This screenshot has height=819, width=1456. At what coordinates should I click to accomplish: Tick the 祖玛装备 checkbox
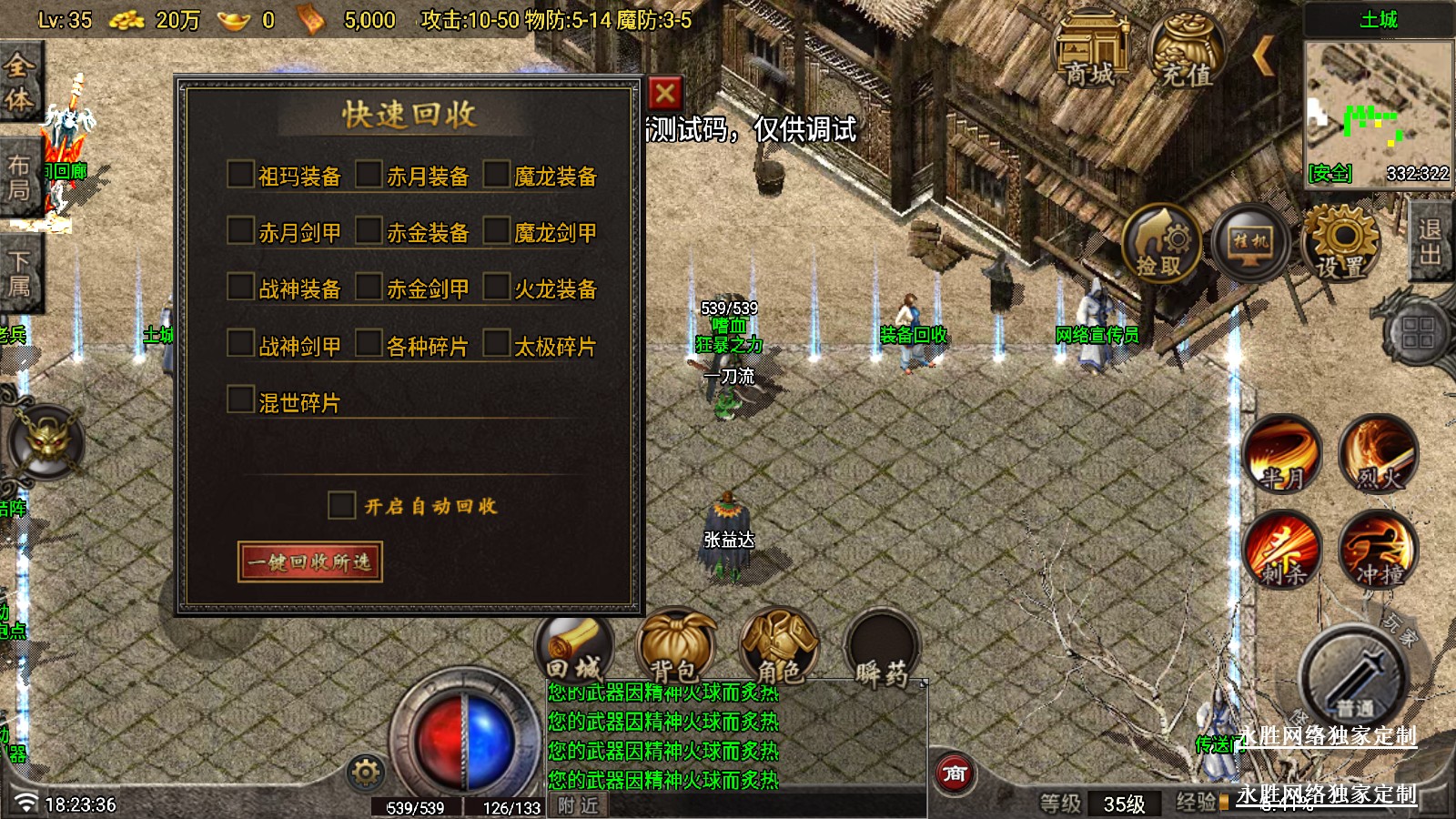click(x=240, y=175)
